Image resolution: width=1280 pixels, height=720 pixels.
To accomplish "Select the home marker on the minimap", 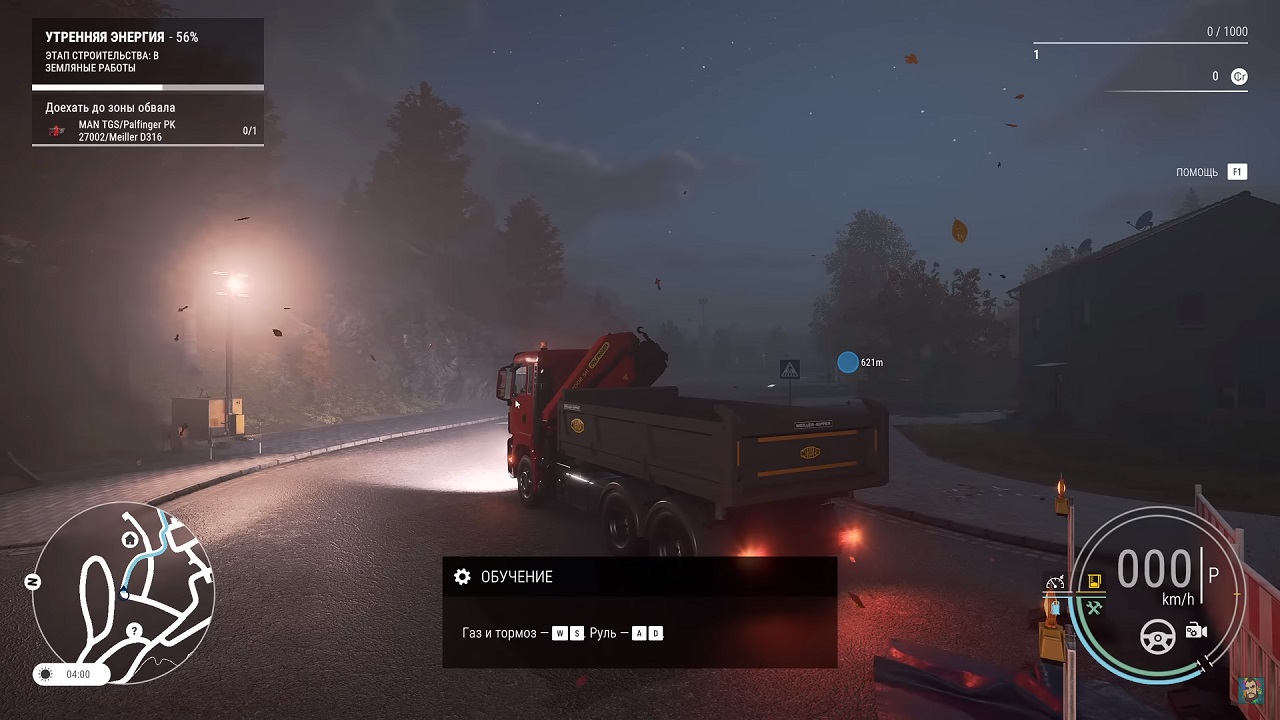I will [x=130, y=540].
